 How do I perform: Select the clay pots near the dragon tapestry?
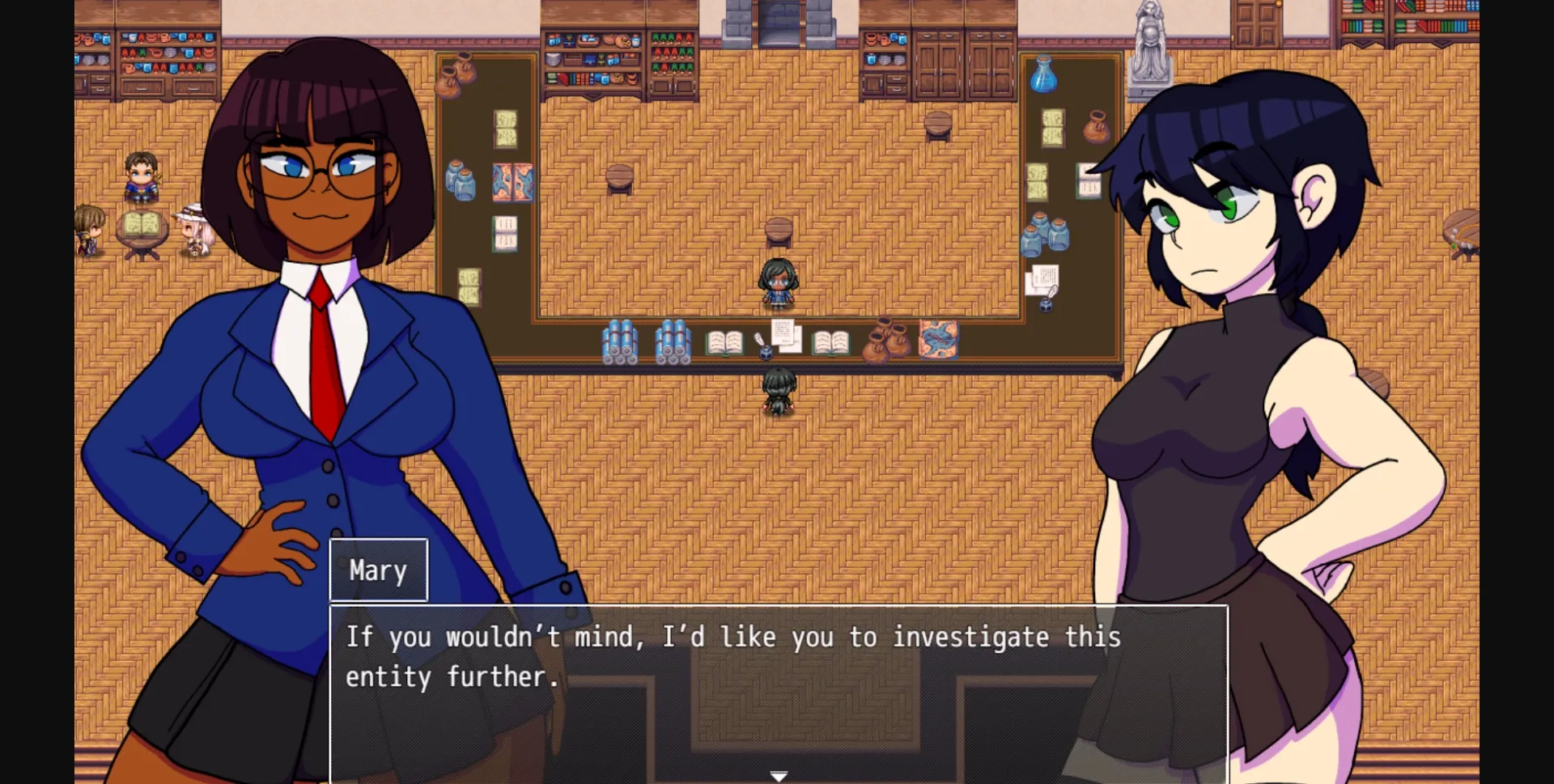[x=886, y=344]
